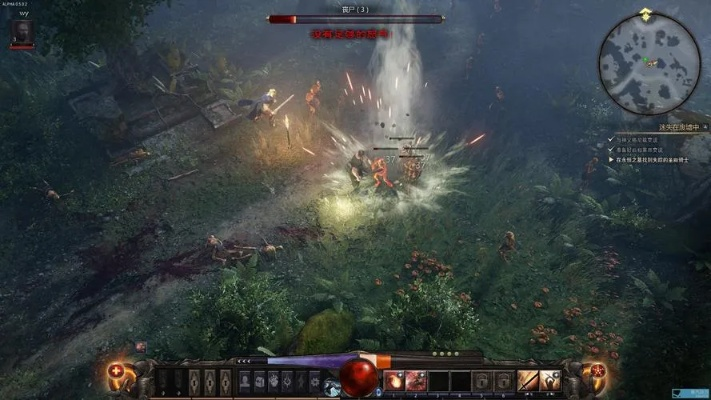Use the sword slash attack skill
This screenshot has height=400, width=711.
pos(527,380)
